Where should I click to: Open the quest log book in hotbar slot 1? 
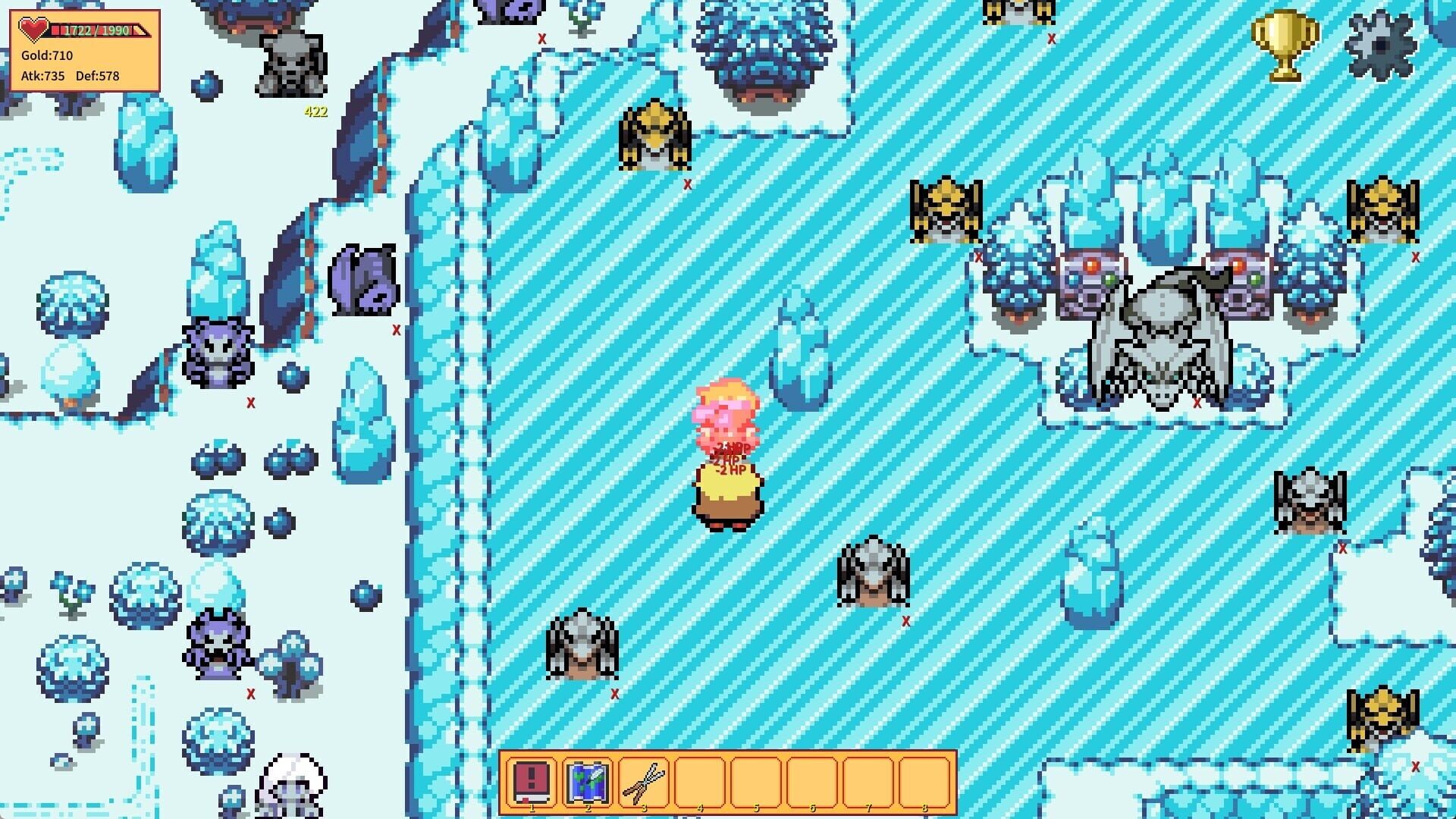click(x=533, y=780)
